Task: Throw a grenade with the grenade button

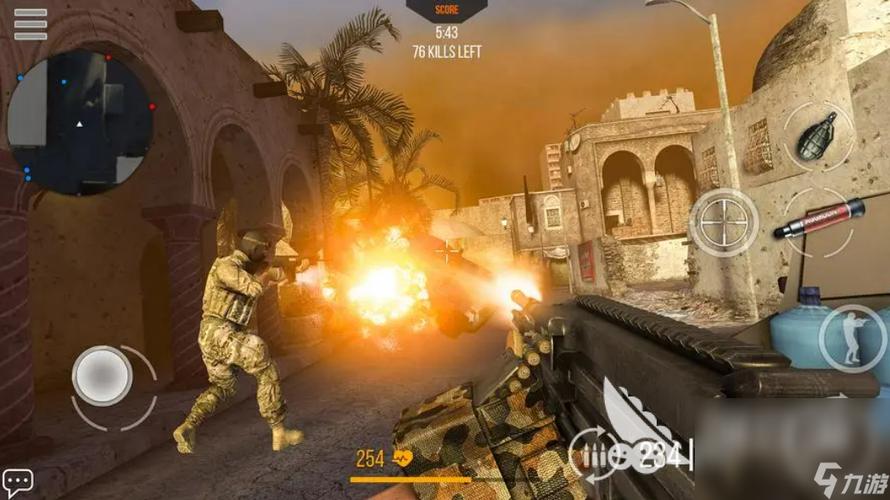Action: [x=816, y=136]
